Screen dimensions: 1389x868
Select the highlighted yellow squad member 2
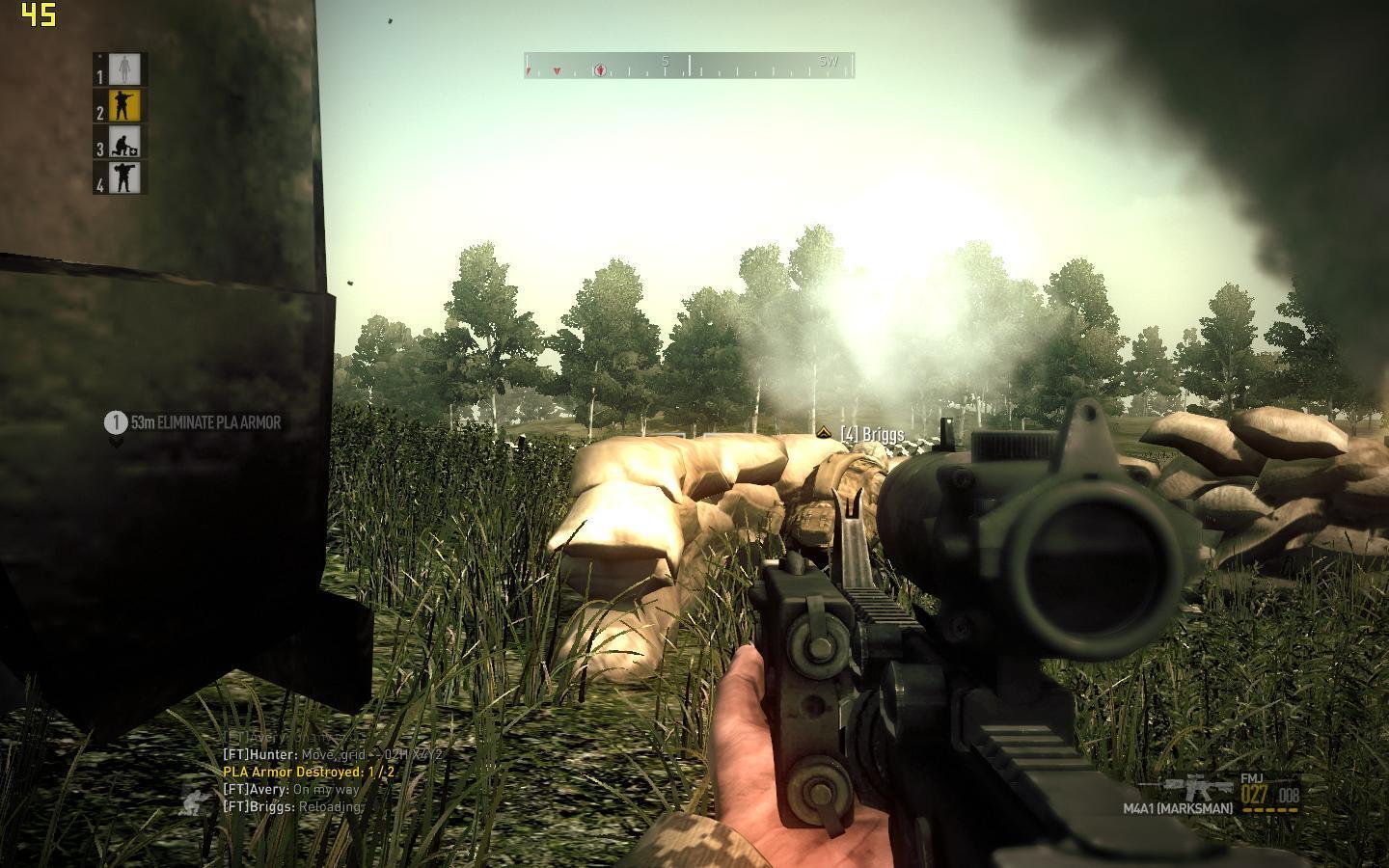point(123,105)
